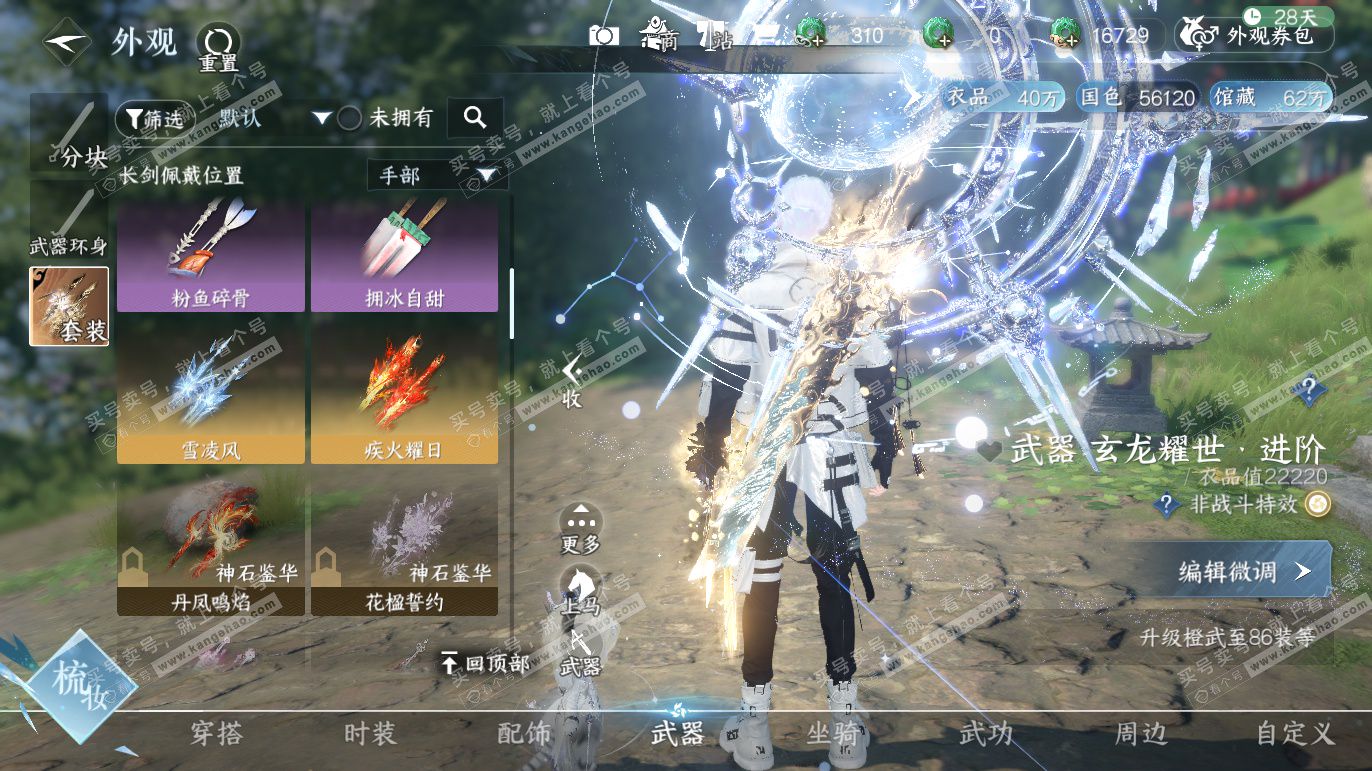This screenshot has height=771, width=1372.
Task: Collapse the panel with 收 arrow
Action: point(571,383)
